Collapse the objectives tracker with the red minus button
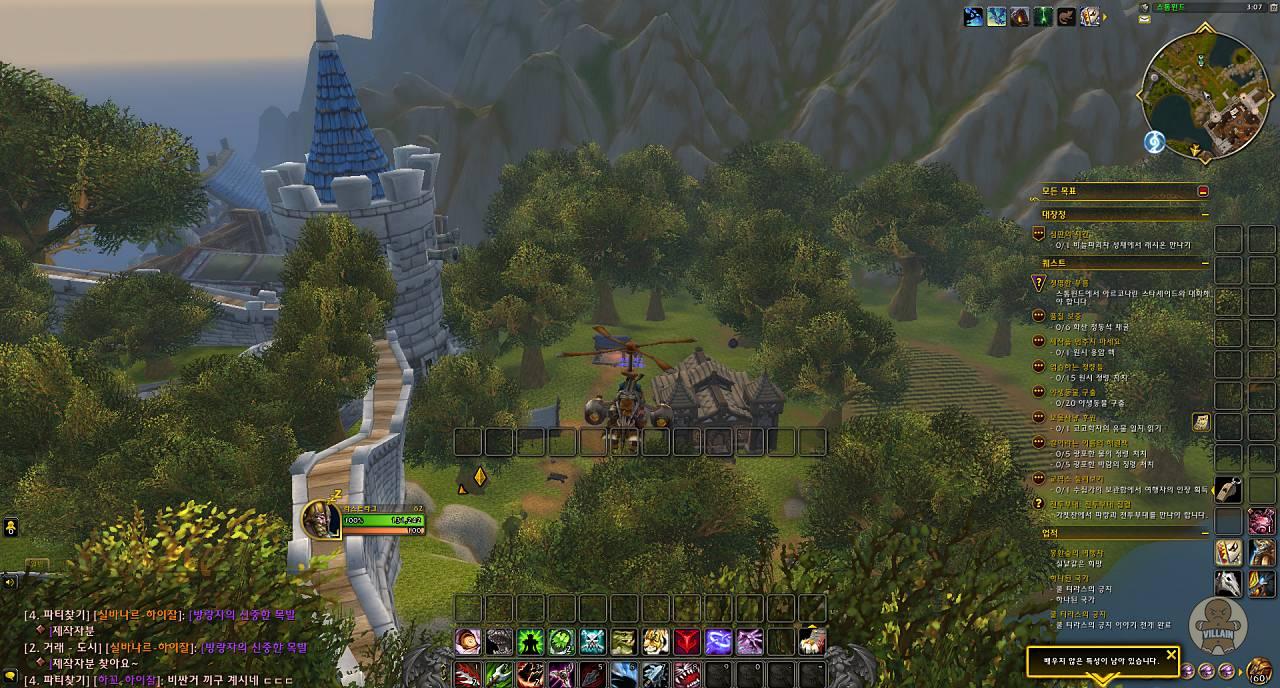The width and height of the screenshot is (1280, 688). tap(1203, 191)
